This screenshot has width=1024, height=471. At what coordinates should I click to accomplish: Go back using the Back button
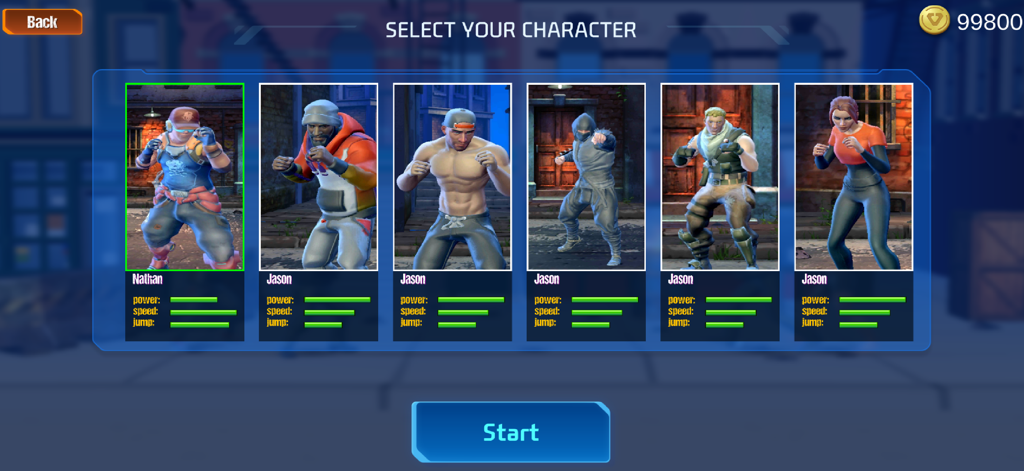[42, 21]
